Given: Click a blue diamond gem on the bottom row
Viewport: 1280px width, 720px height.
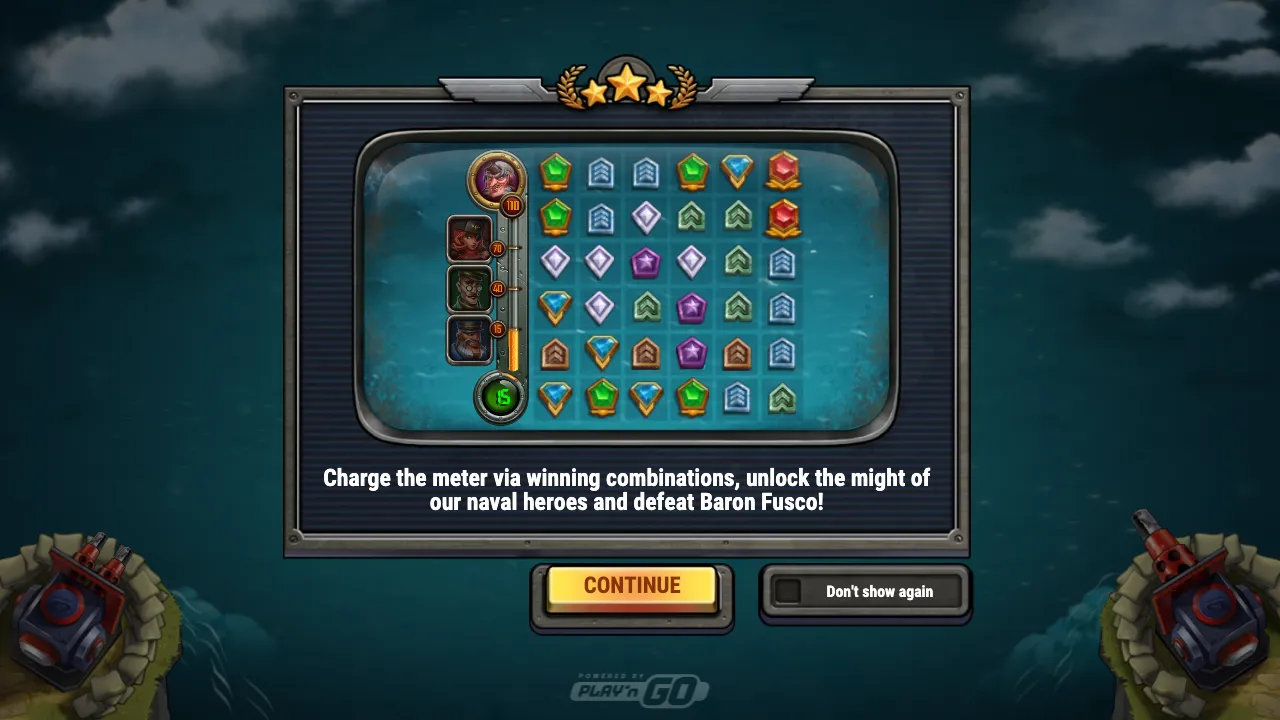Looking at the screenshot, I should [556, 394].
